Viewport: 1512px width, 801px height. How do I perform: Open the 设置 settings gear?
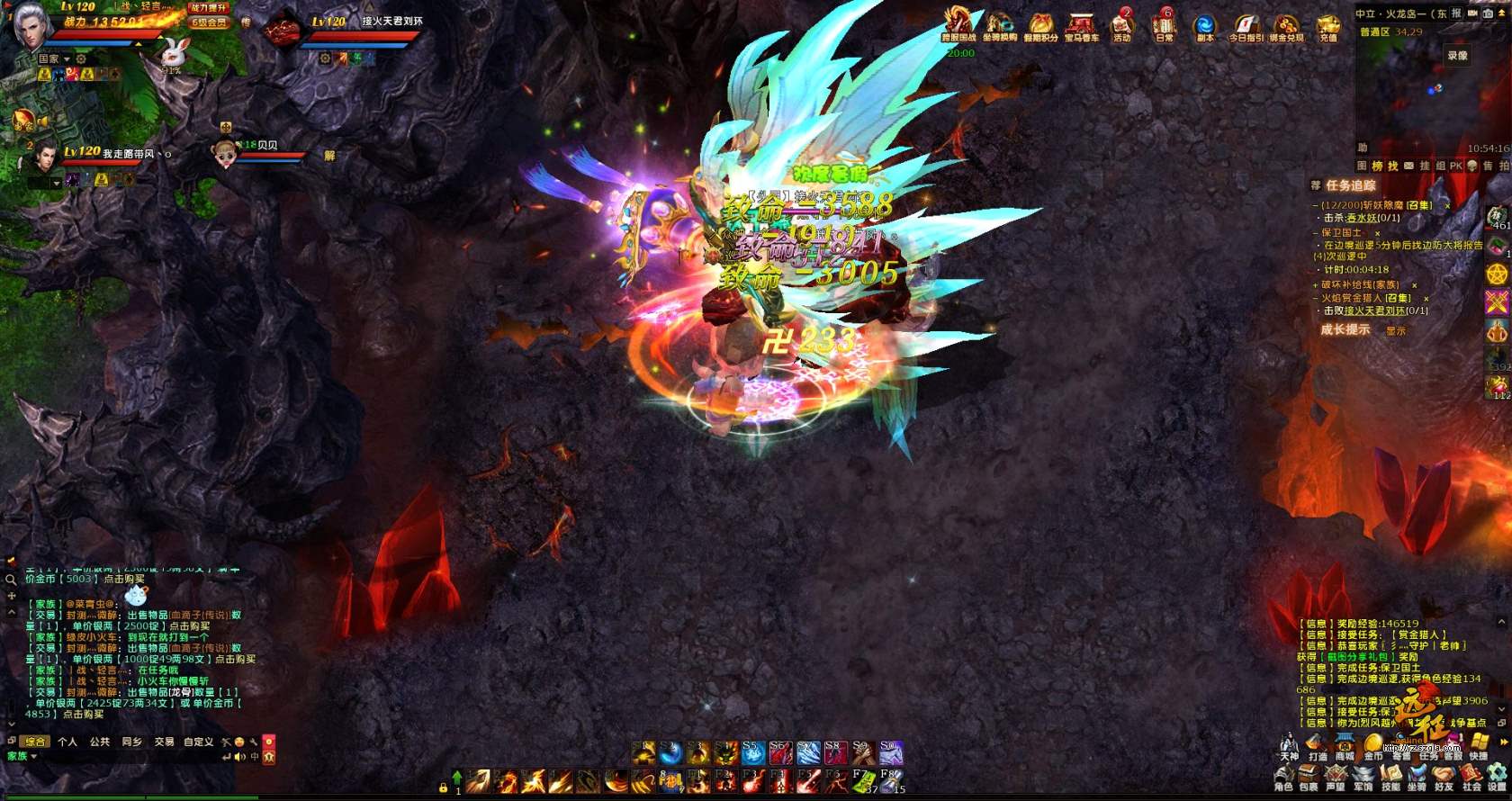point(1497,778)
